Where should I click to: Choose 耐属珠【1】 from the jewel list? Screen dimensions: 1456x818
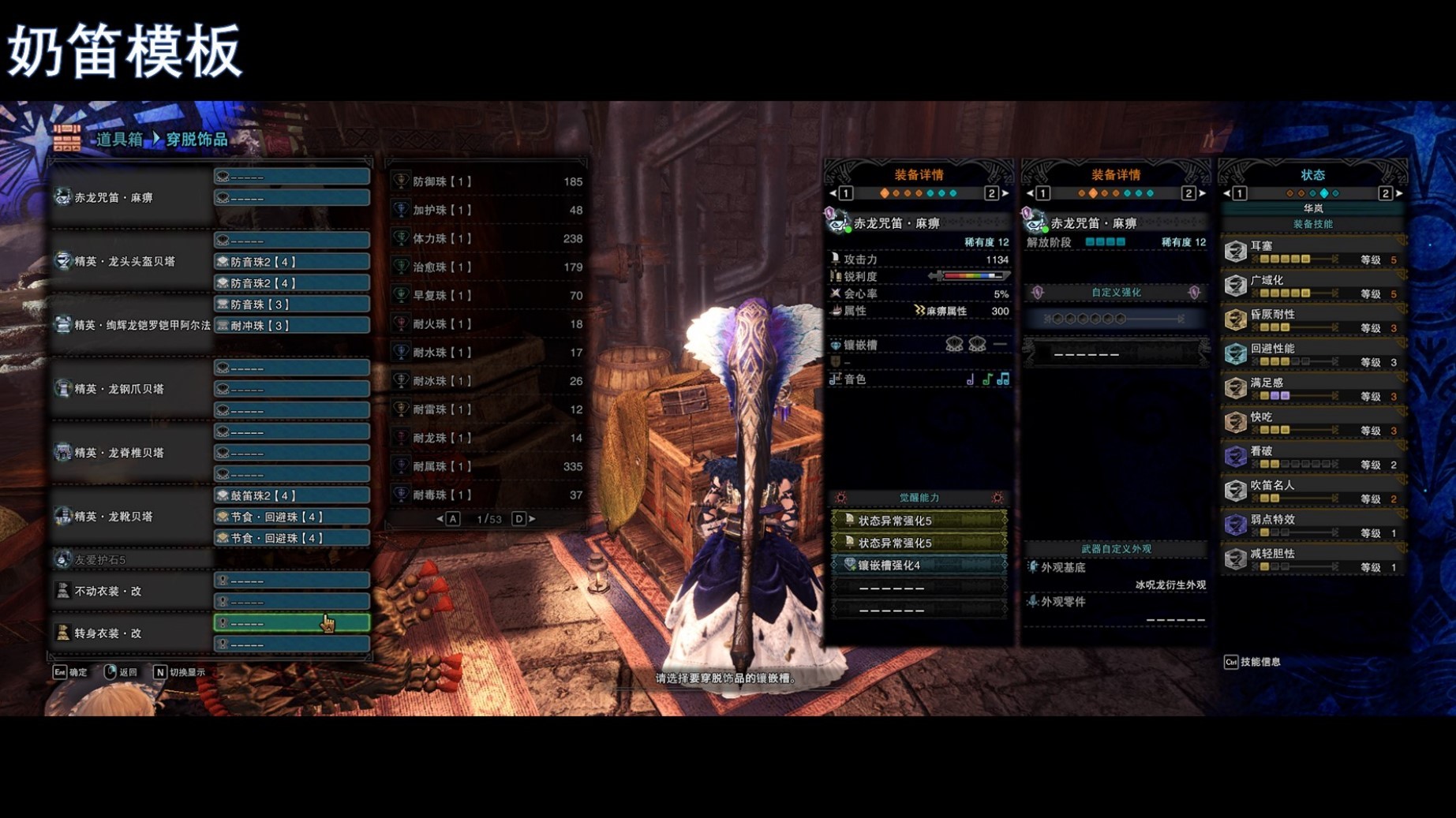(487, 466)
